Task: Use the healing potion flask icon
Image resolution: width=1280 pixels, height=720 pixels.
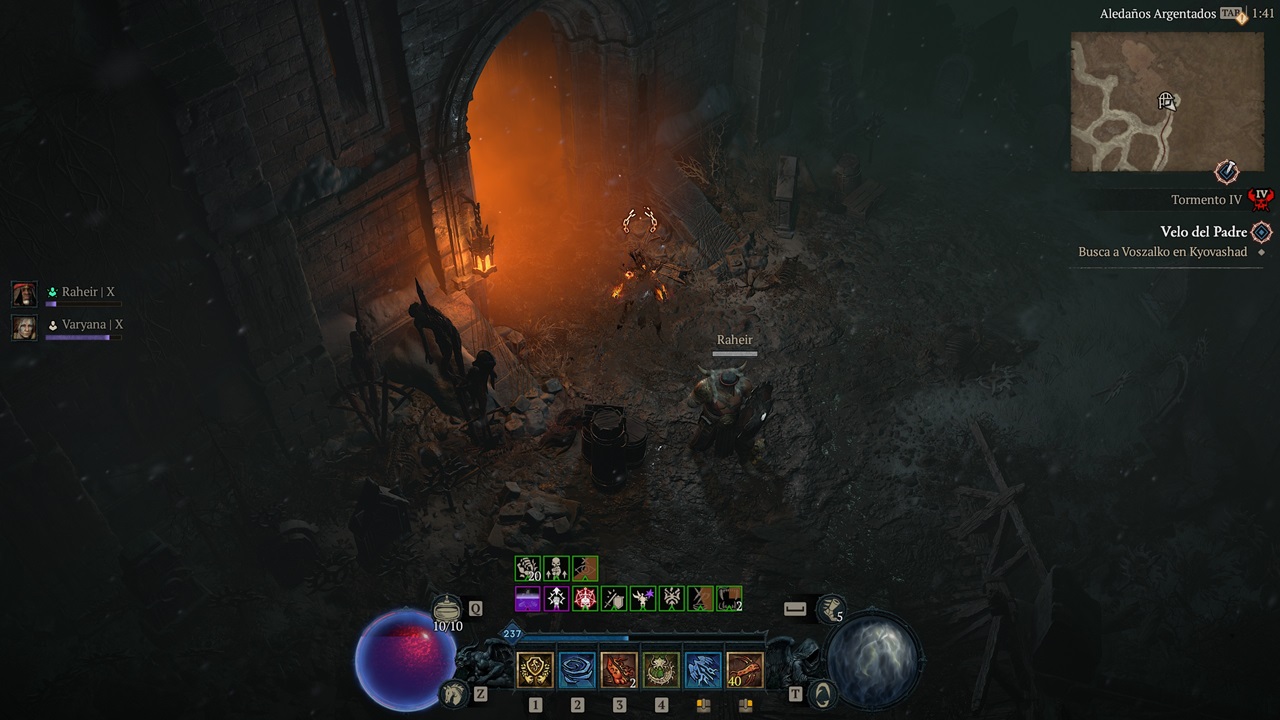Action: point(447,609)
